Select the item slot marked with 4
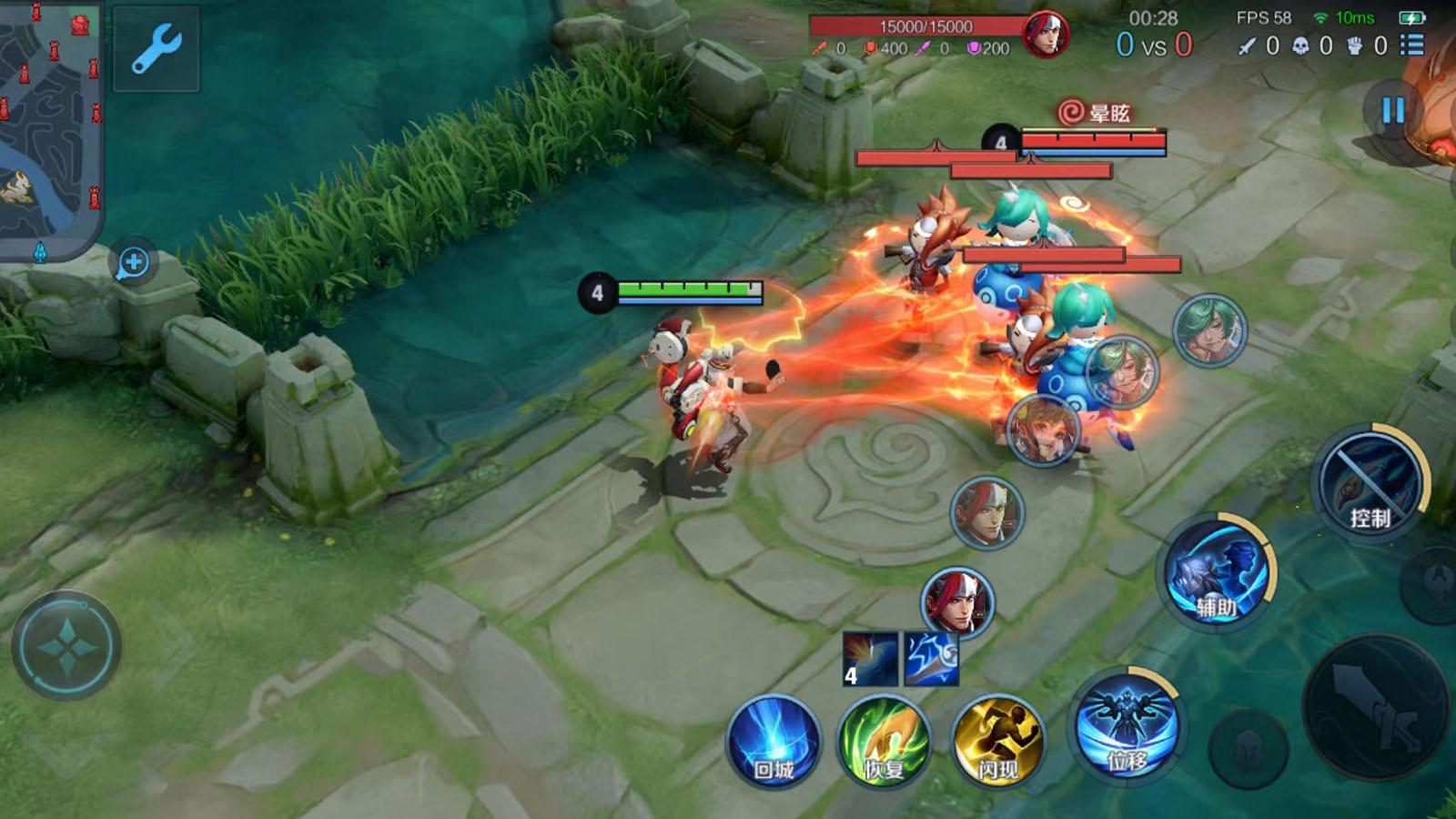Viewport: 1456px width, 819px height. click(x=870, y=659)
